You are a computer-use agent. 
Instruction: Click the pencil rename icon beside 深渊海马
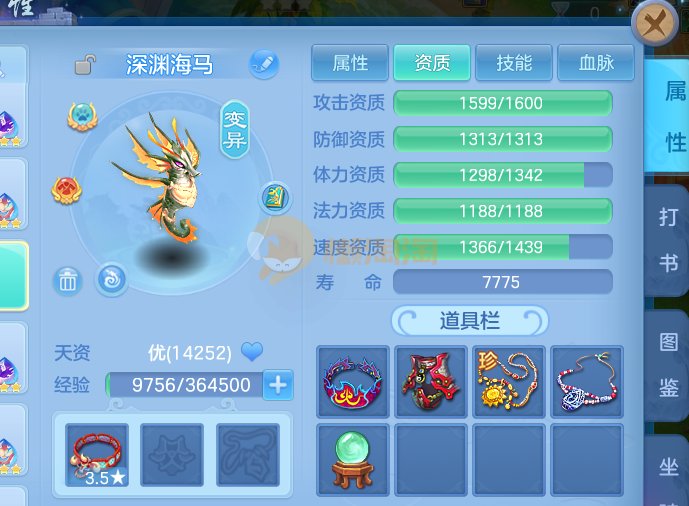pyautogui.click(x=262, y=64)
